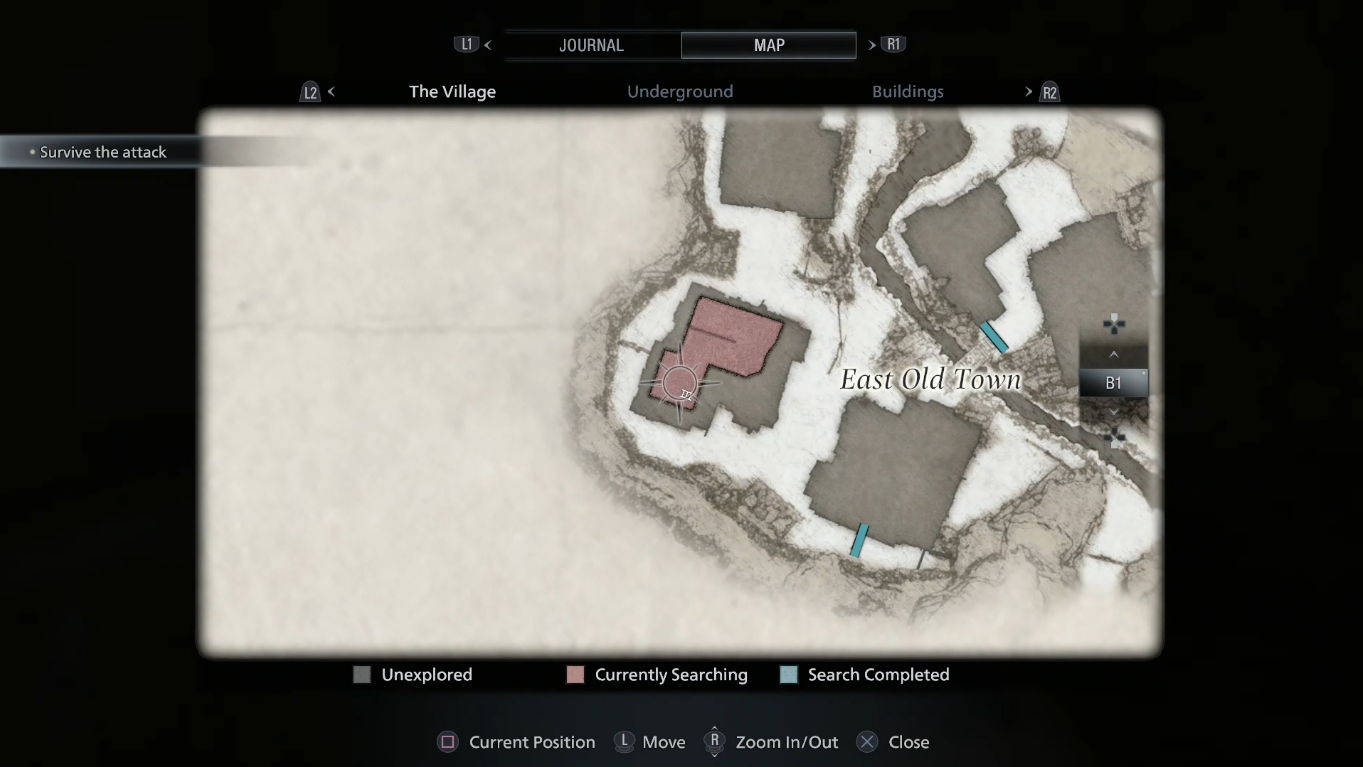The image size is (1363, 767).
Task: Click the Survive the attack objective
Action: (103, 151)
